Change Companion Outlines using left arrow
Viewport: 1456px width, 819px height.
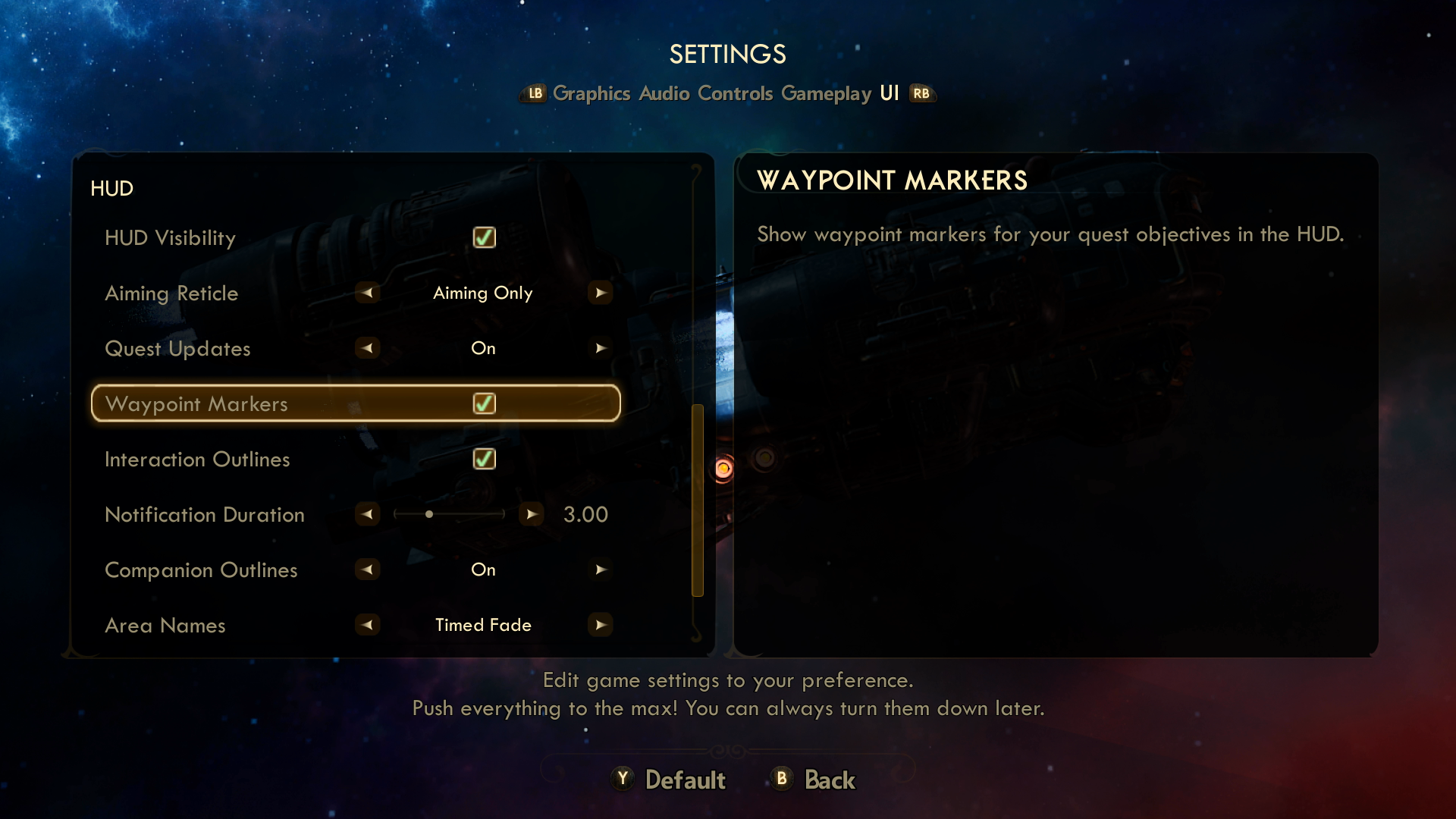368,570
